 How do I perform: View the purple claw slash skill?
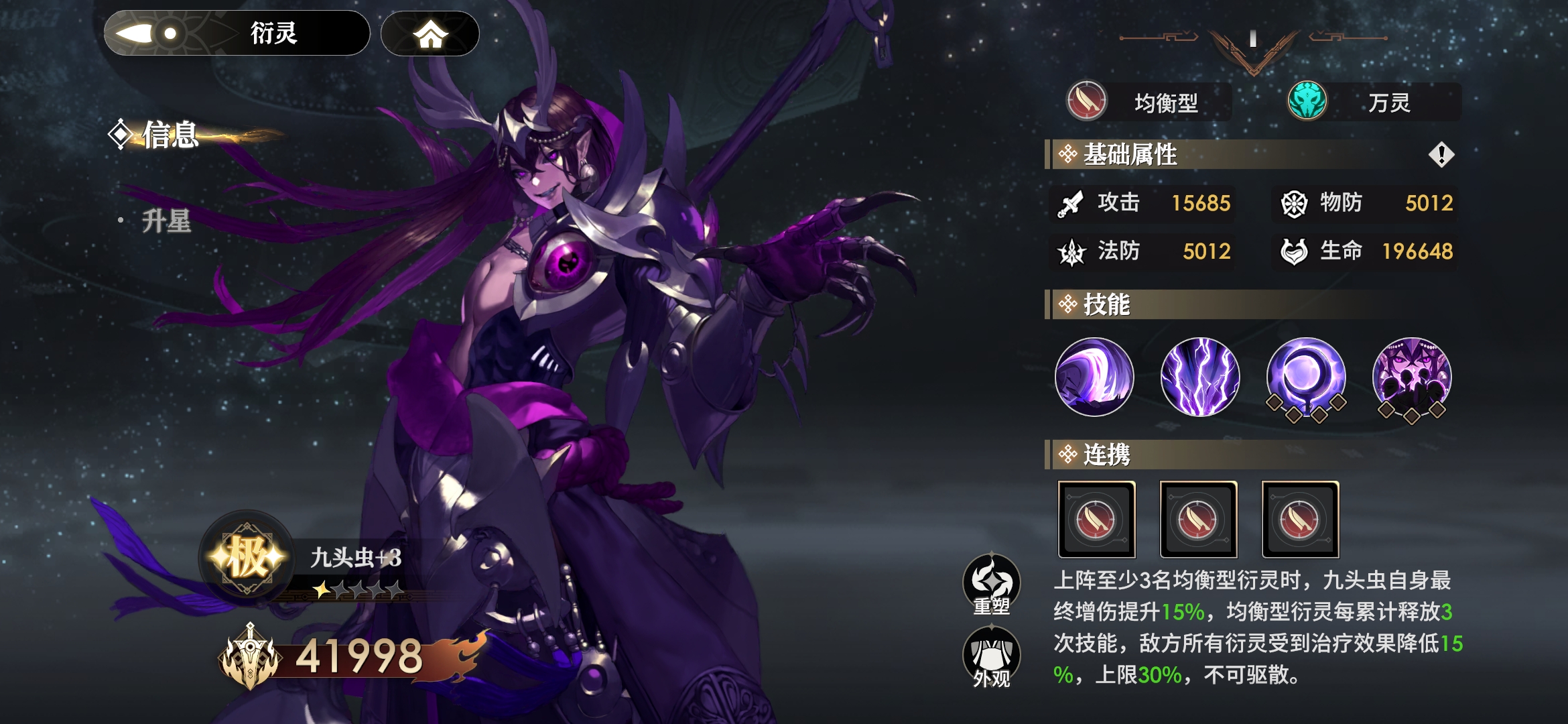point(1094,377)
